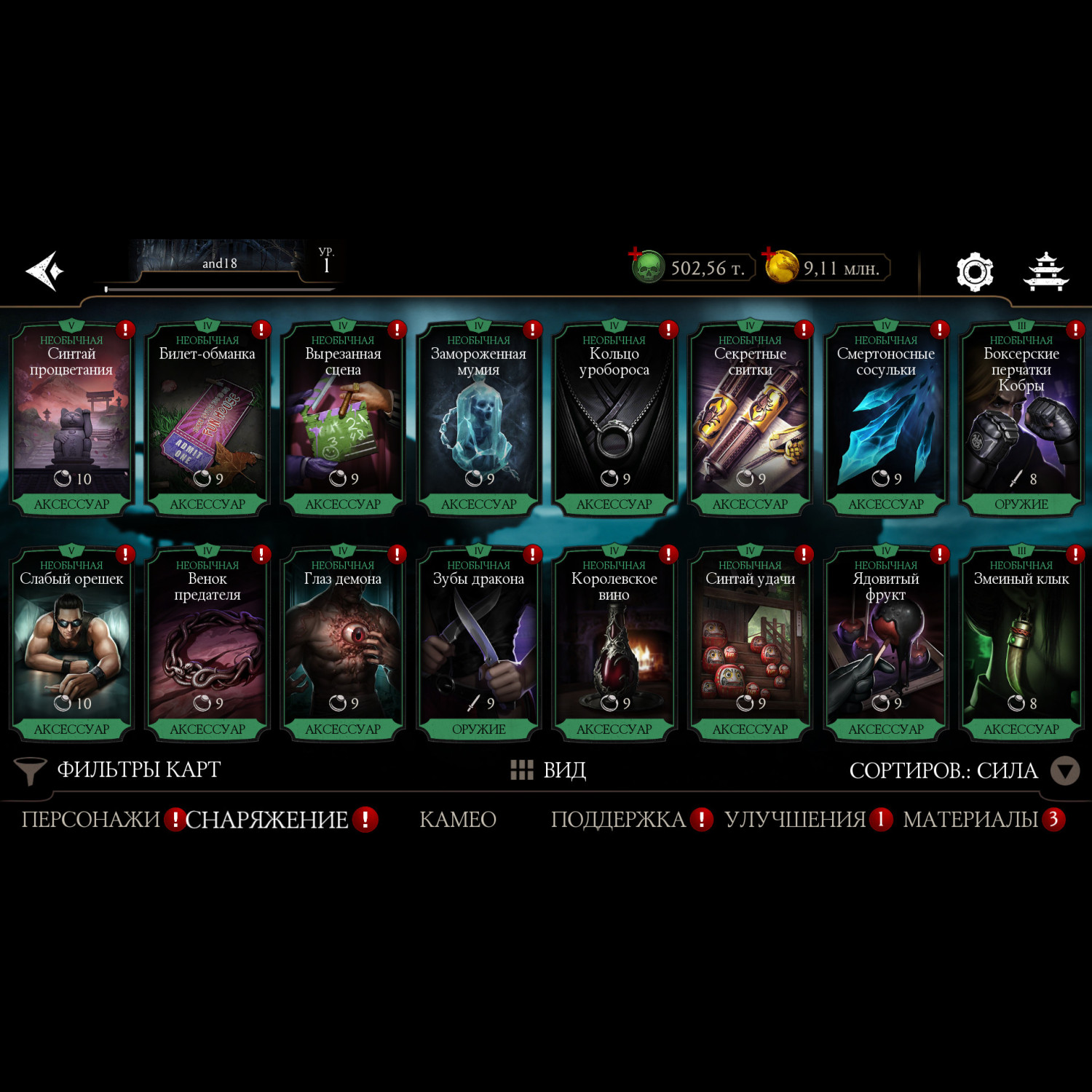Pick the Зубы дракона weapon card

[x=478, y=645]
